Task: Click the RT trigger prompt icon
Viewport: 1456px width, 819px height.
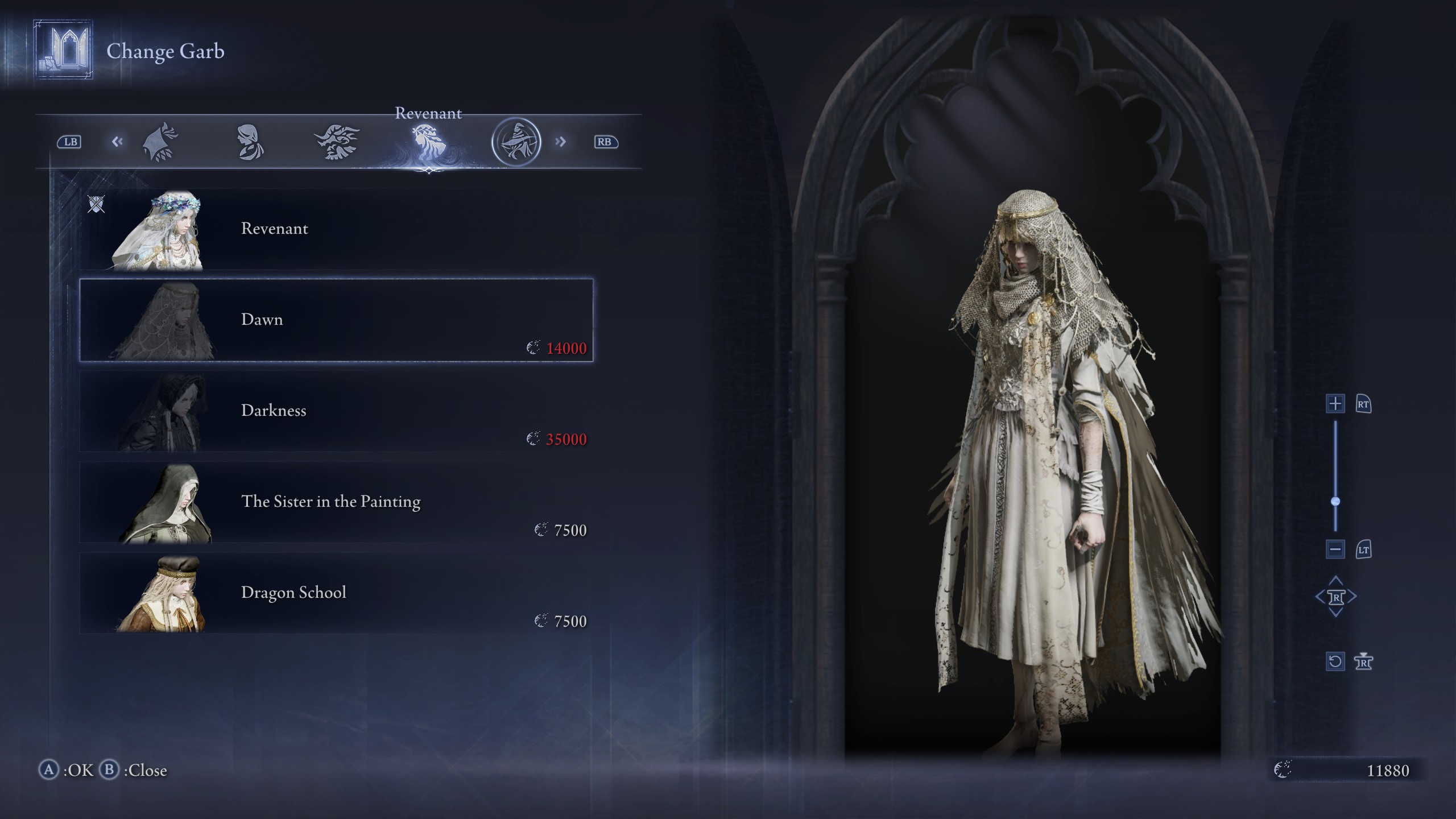Action: point(1364,404)
